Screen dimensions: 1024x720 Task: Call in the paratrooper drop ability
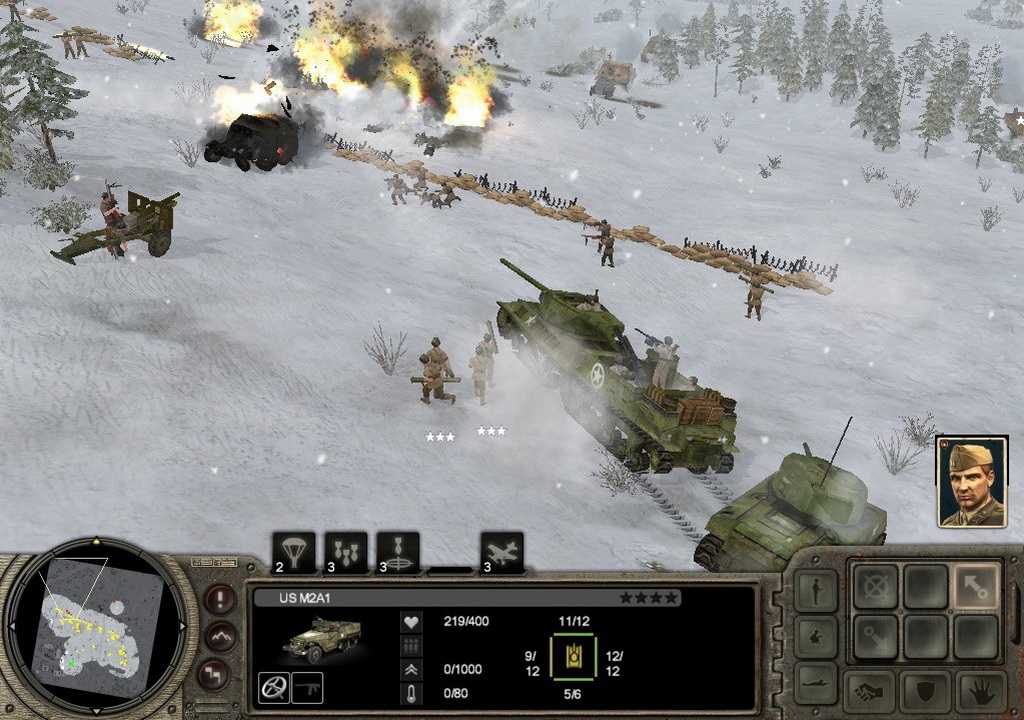click(293, 553)
